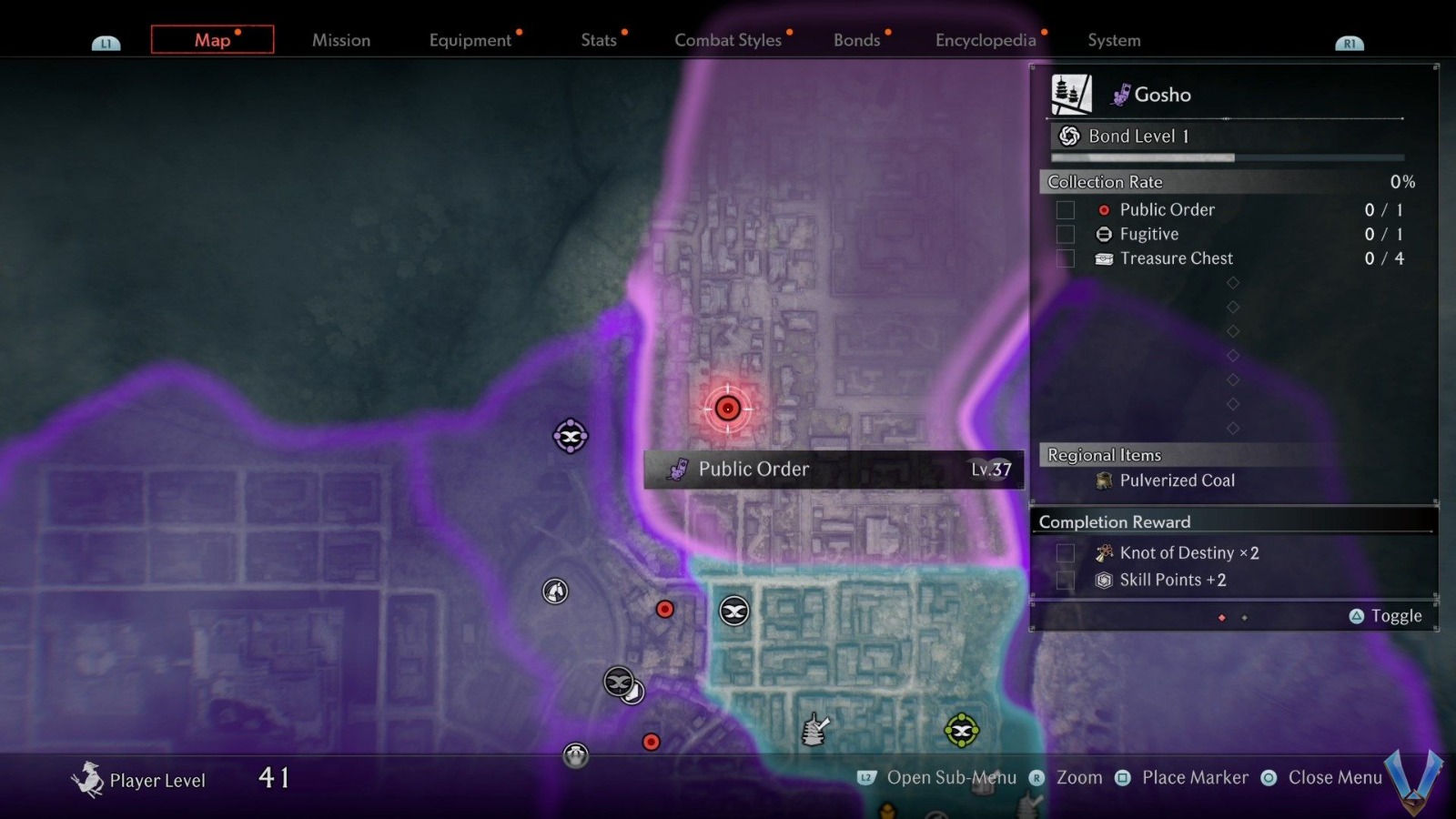Click Close Menu
This screenshot has width=1456, height=819.
click(x=1335, y=778)
